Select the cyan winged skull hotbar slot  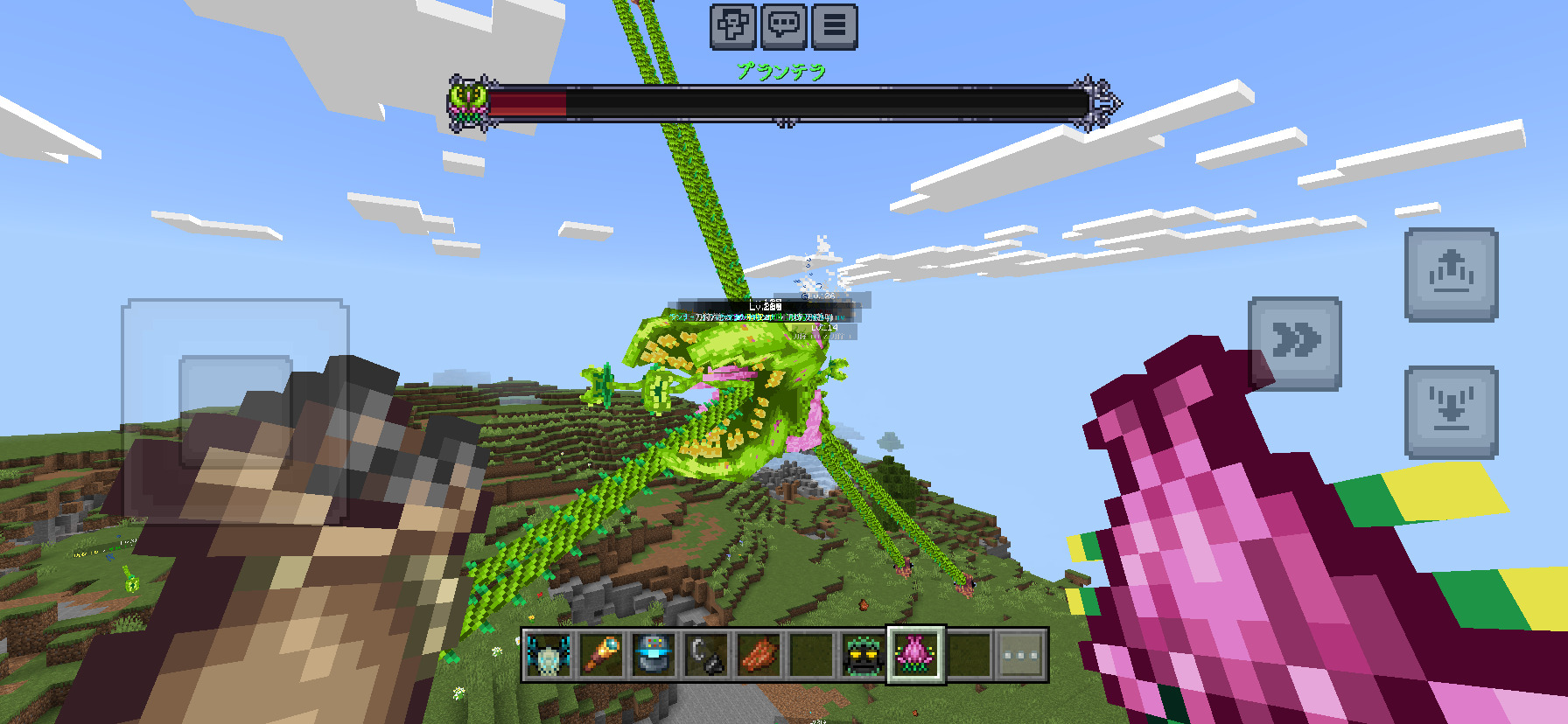click(549, 655)
